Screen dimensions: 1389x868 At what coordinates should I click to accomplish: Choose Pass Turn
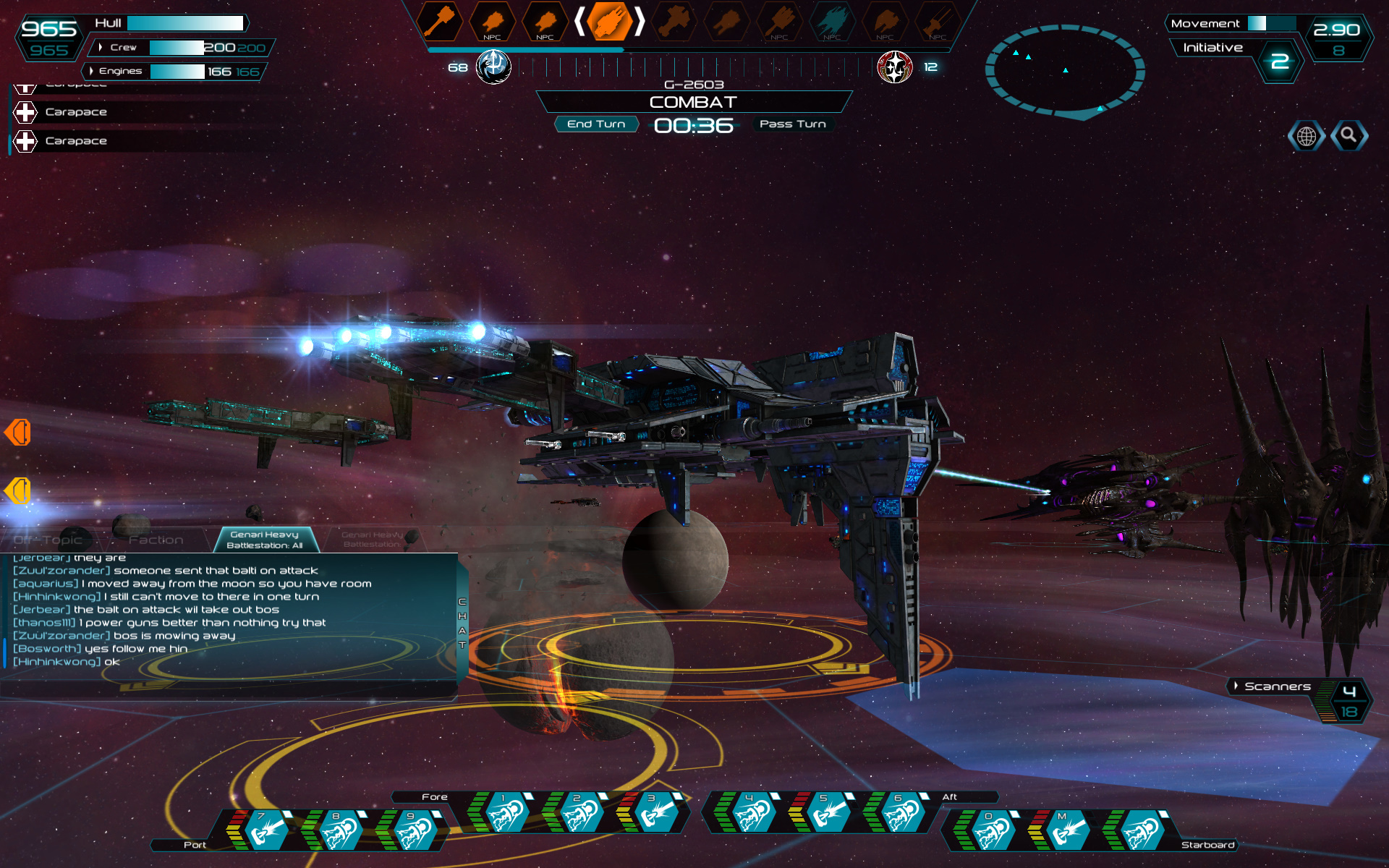click(x=792, y=124)
